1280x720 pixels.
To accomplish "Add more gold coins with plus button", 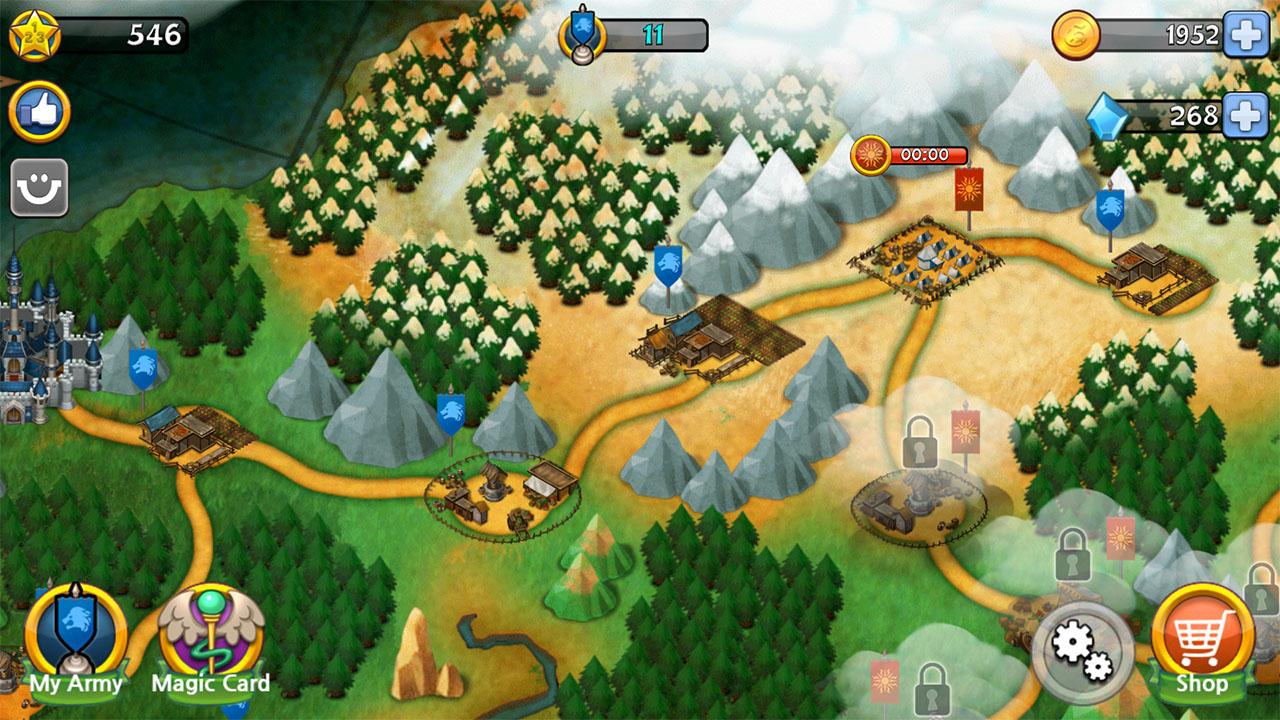I will pos(1246,36).
